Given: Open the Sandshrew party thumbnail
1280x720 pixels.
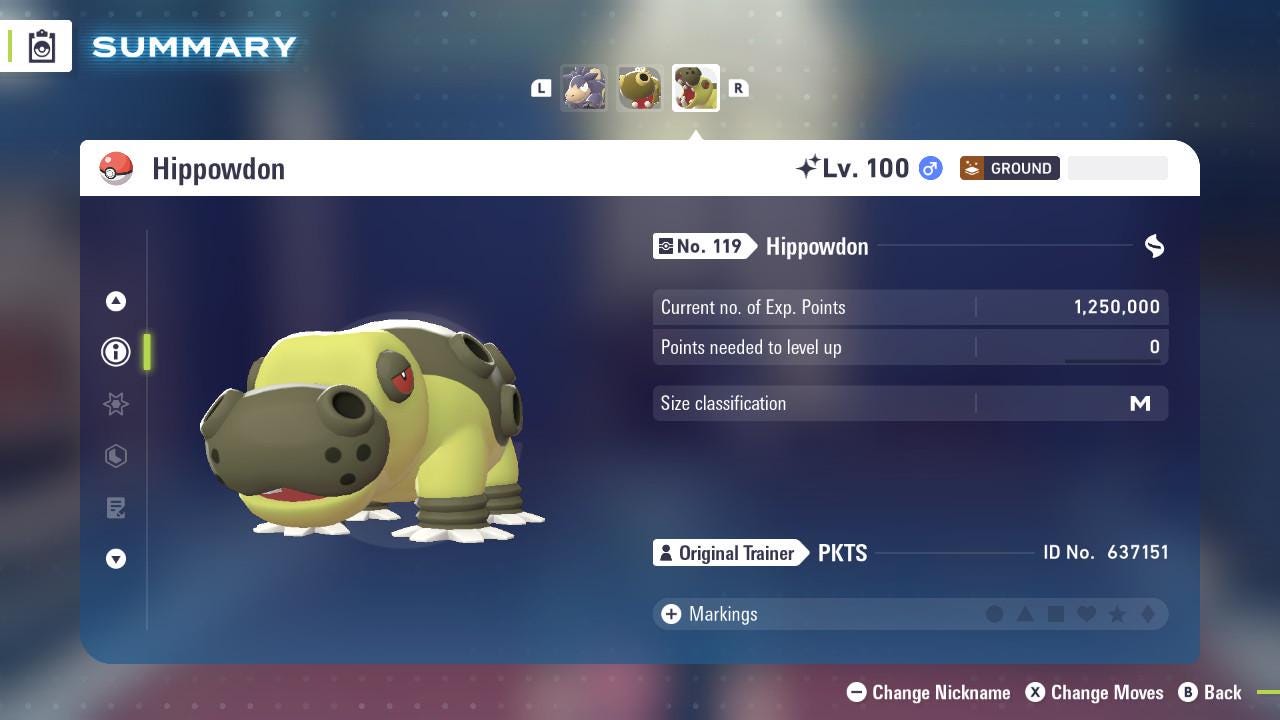Looking at the screenshot, I should tap(585, 87).
